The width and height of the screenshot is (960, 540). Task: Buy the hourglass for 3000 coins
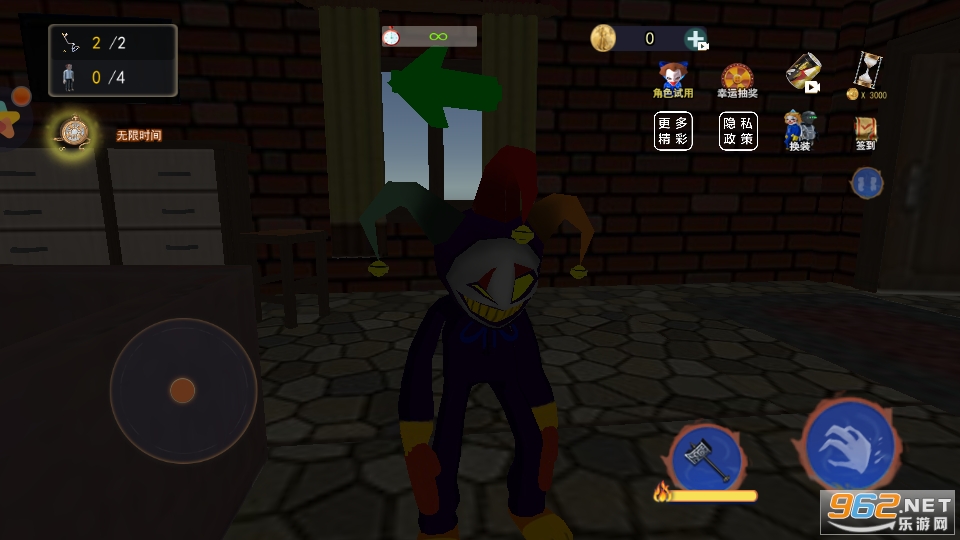(866, 75)
